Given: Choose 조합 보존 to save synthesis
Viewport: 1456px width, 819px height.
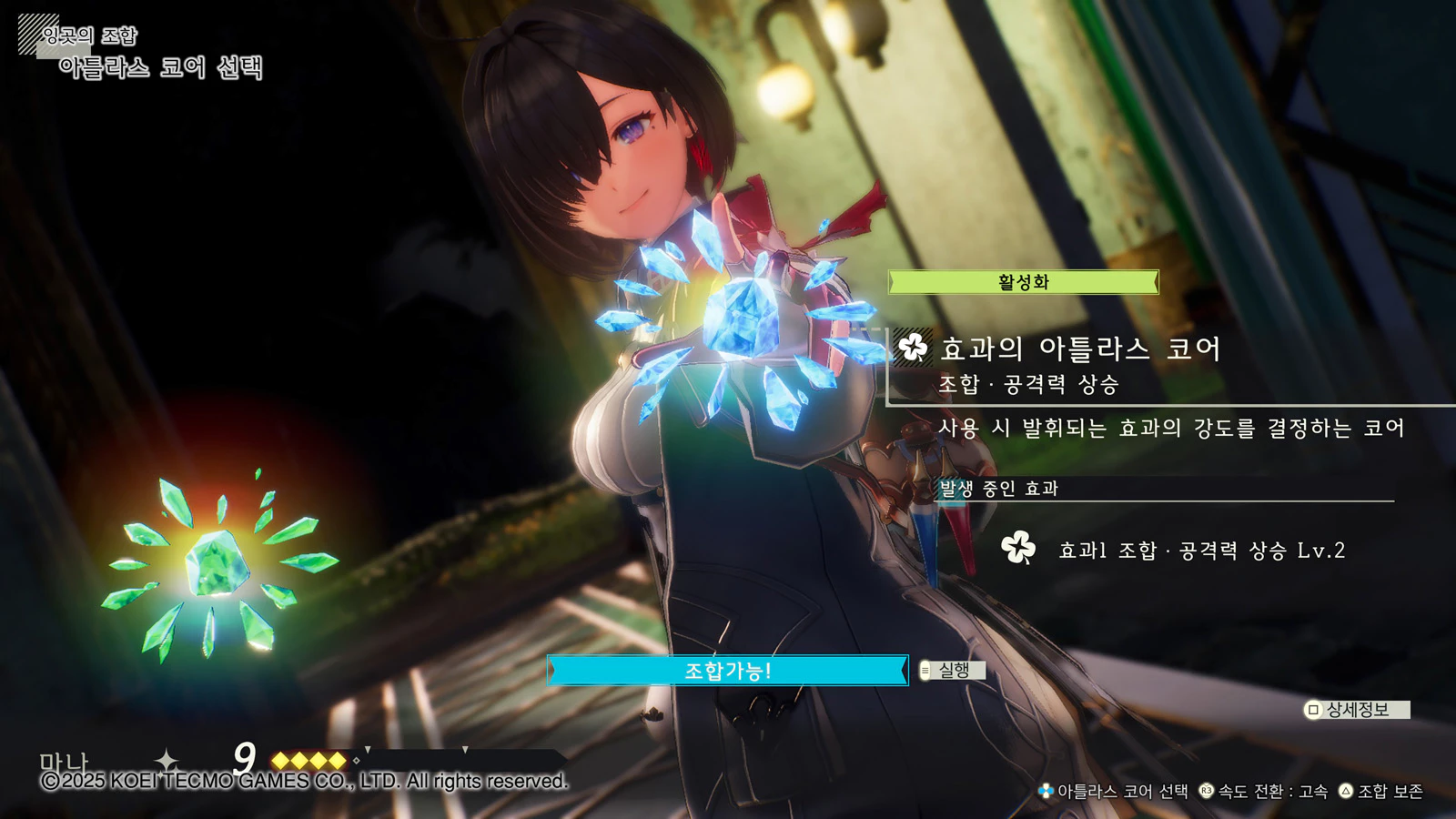Looking at the screenshot, I should point(1381,792).
